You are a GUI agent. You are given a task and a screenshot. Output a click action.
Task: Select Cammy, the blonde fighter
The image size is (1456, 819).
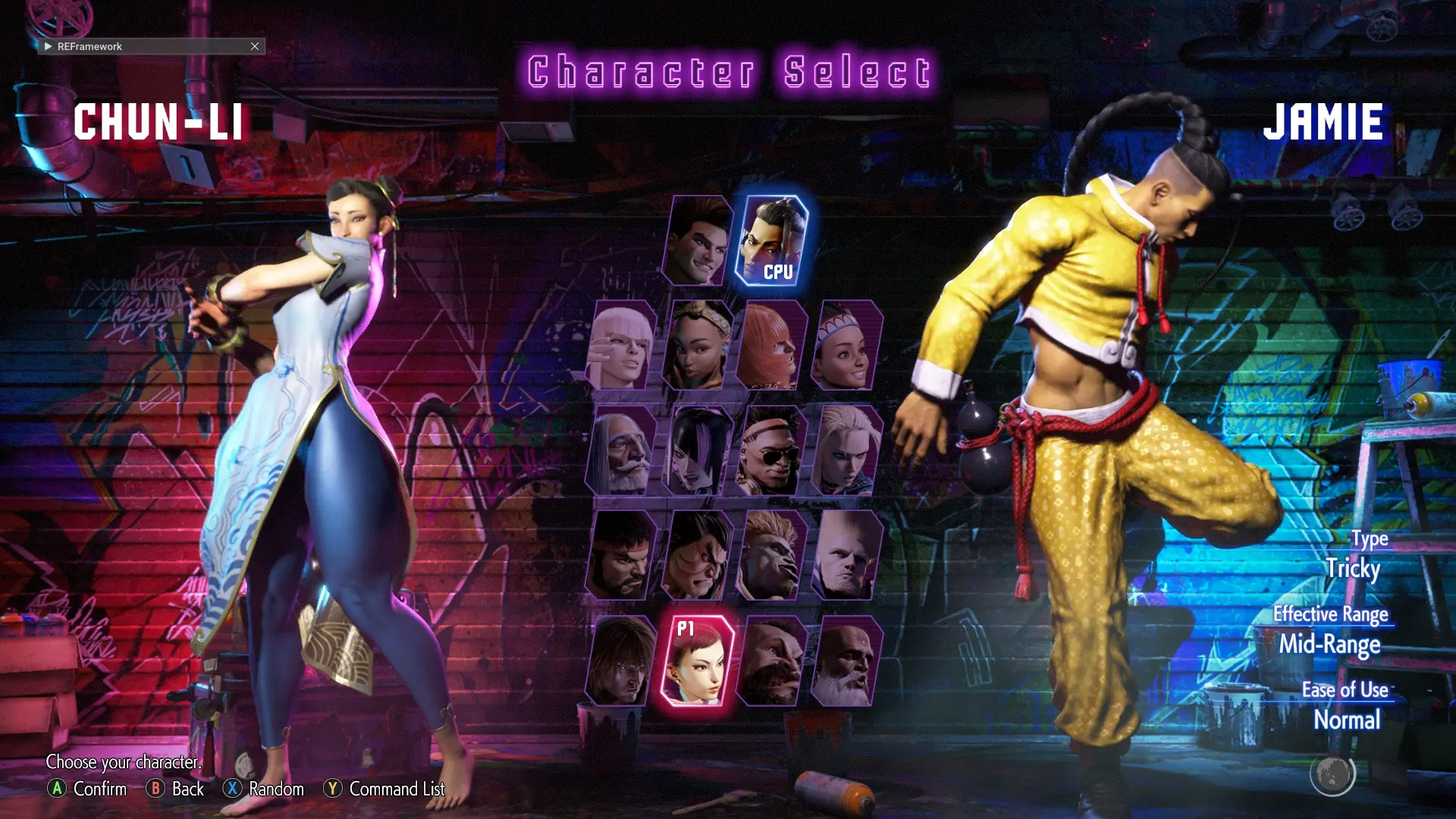click(x=847, y=451)
